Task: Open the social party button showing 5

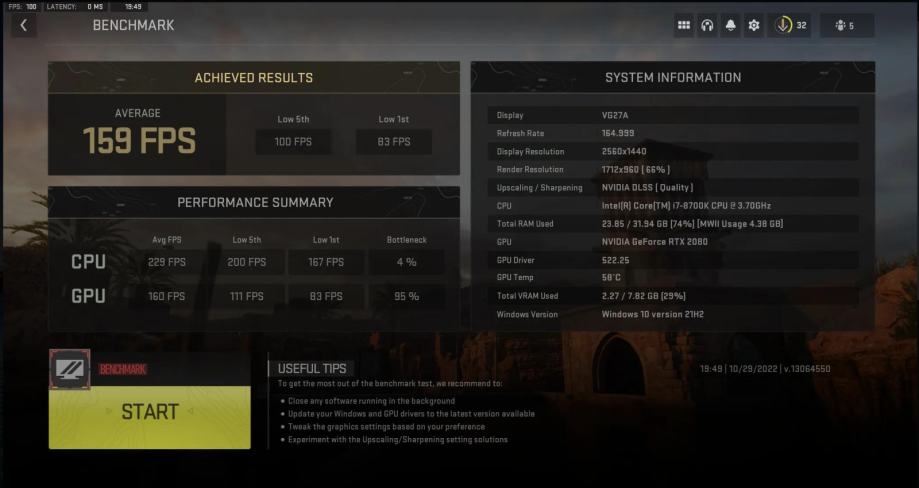Action: 845,25
